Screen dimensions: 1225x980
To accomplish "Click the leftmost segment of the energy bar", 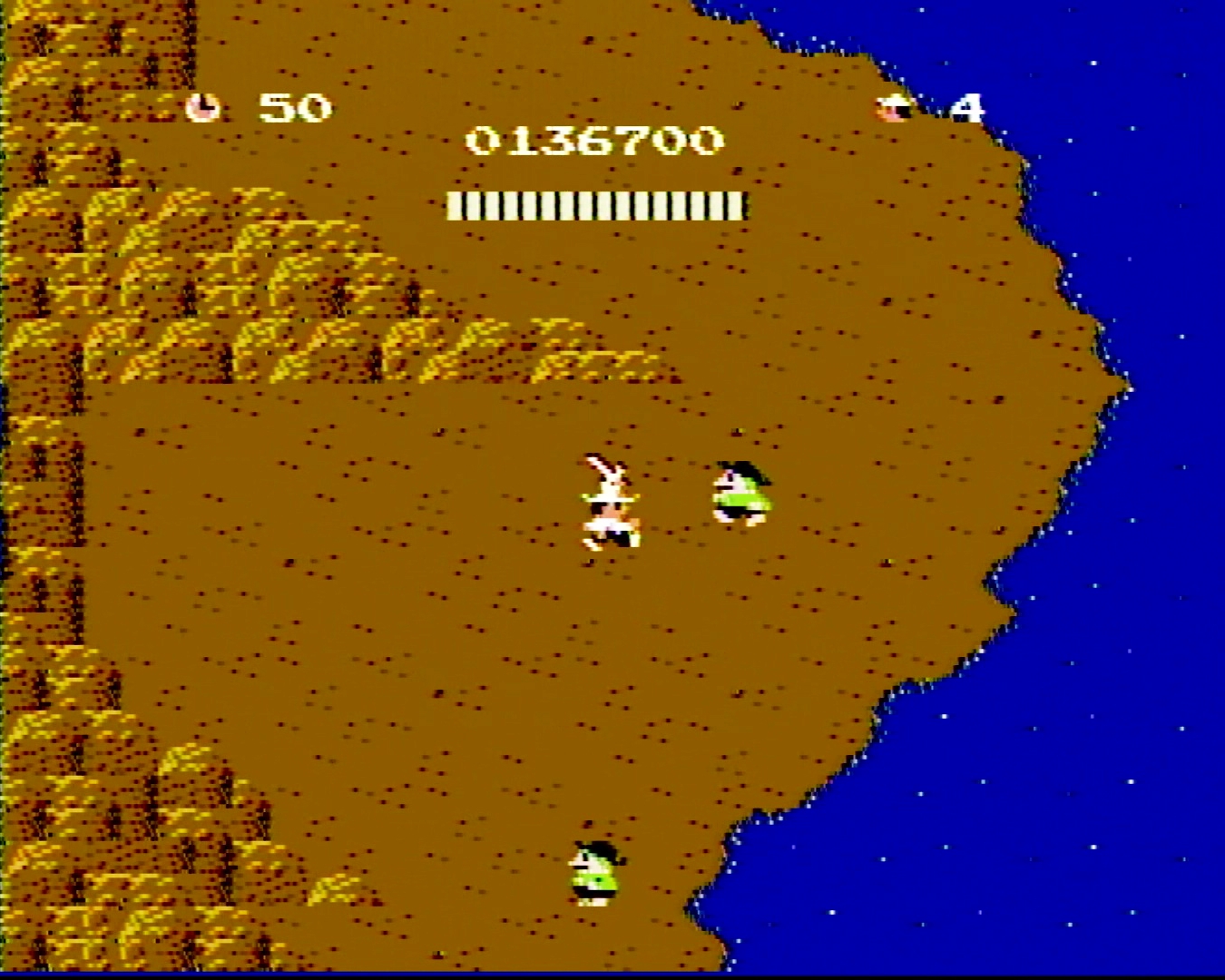I will [454, 207].
